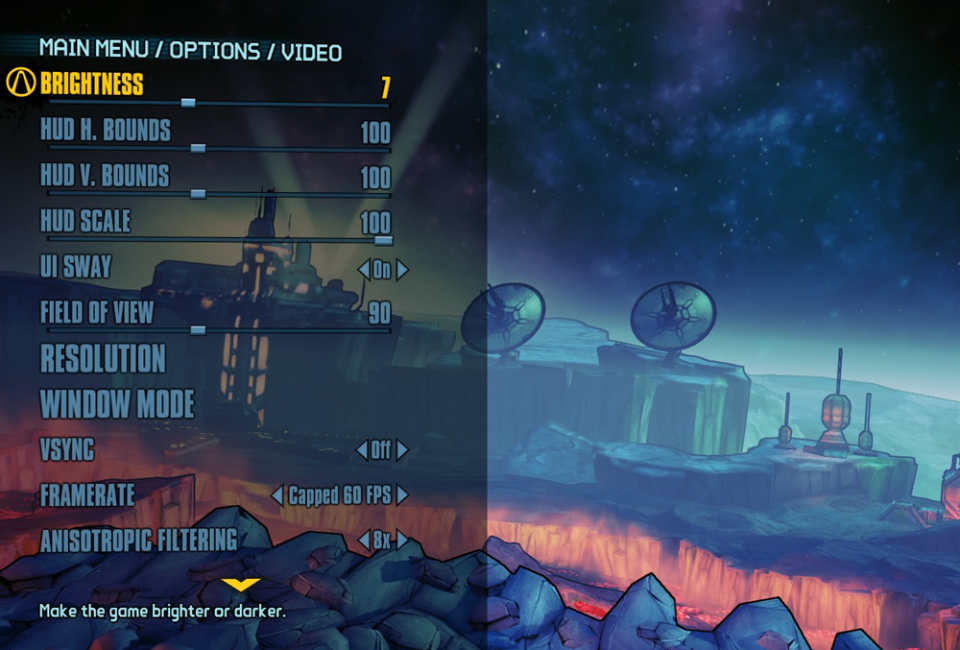960x650 pixels.
Task: Click right arrow of Framerate setting
Action: 402,495
